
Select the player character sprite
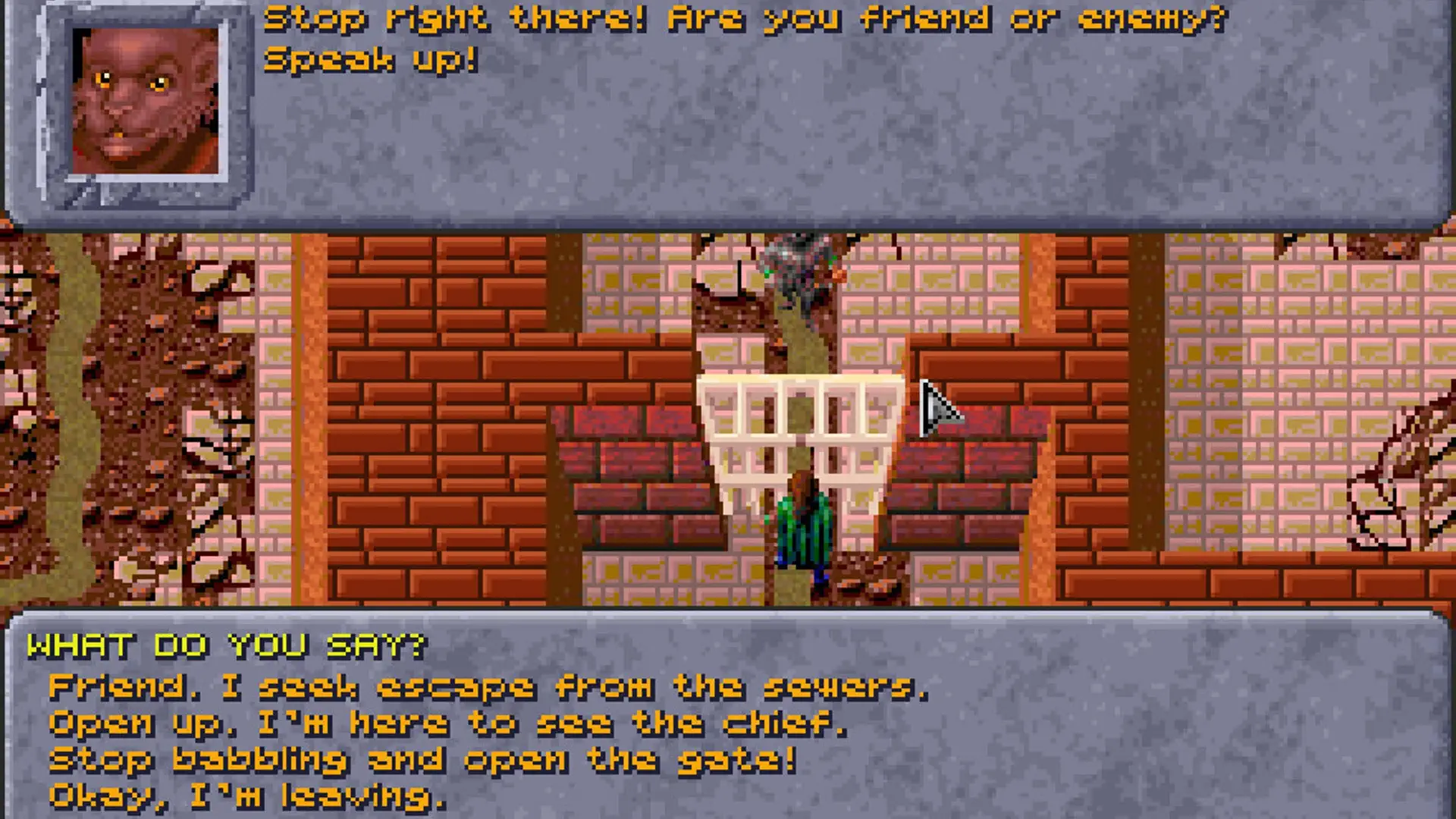804,531
